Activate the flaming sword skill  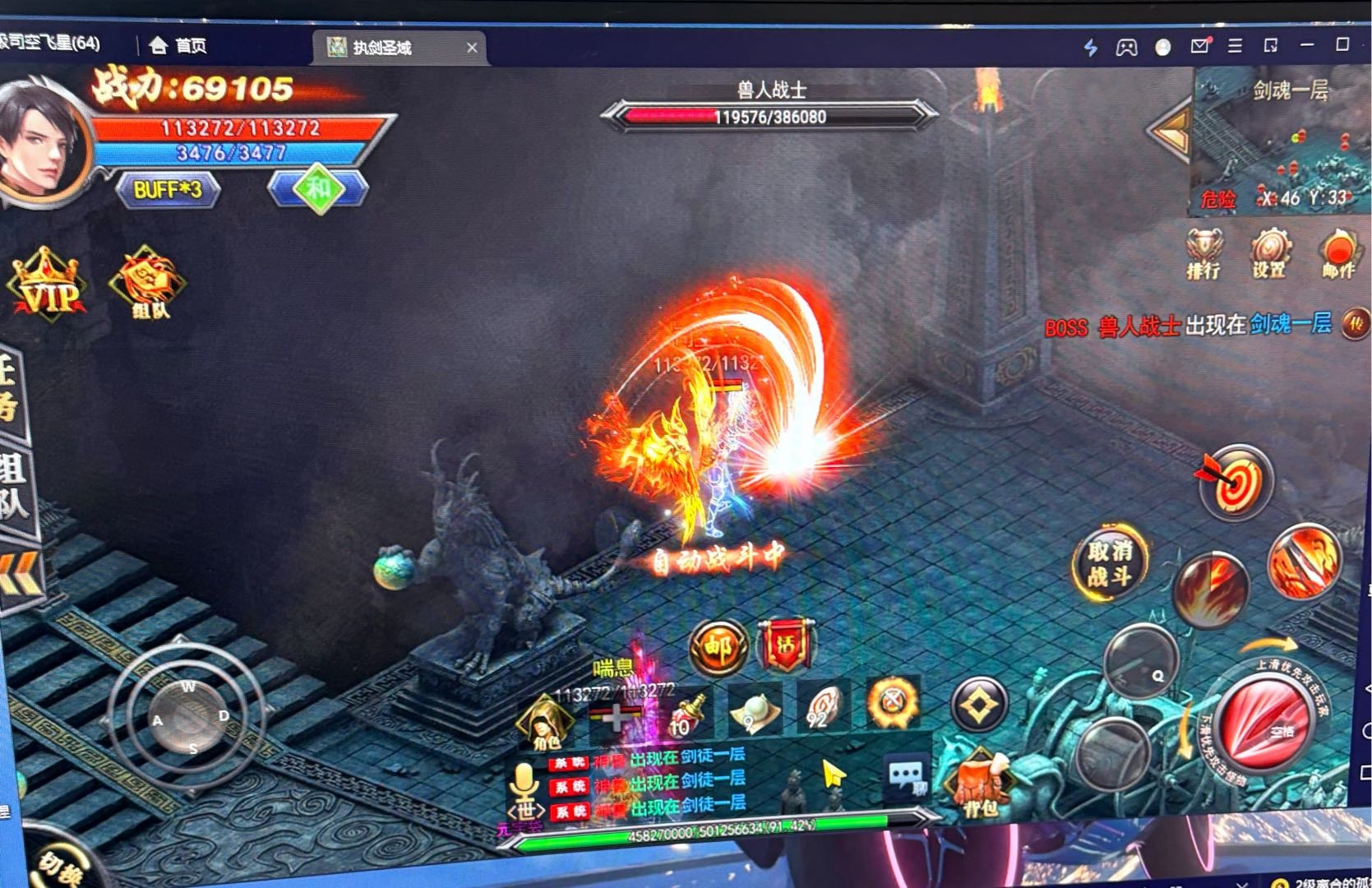tap(1305, 562)
